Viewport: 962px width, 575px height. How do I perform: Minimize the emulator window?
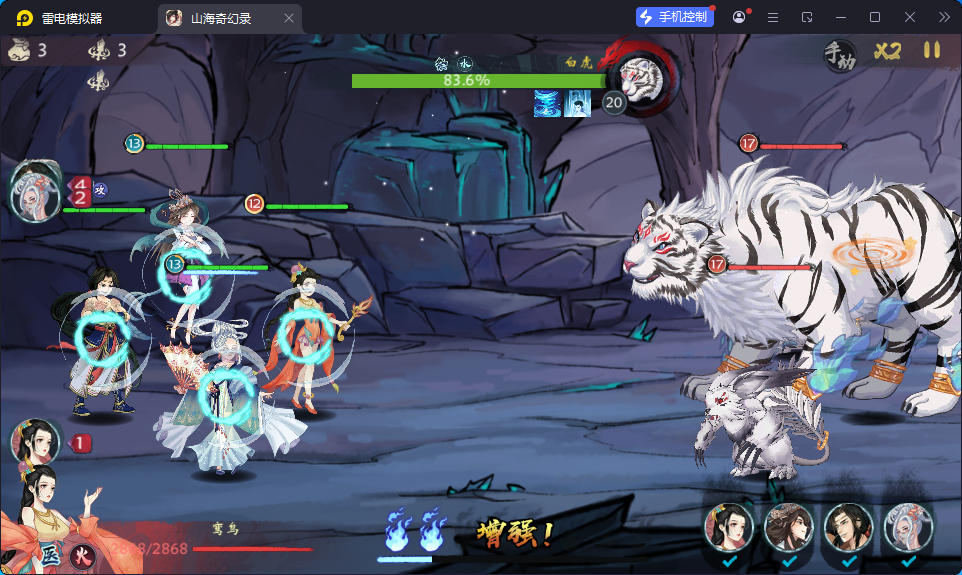[x=841, y=18]
